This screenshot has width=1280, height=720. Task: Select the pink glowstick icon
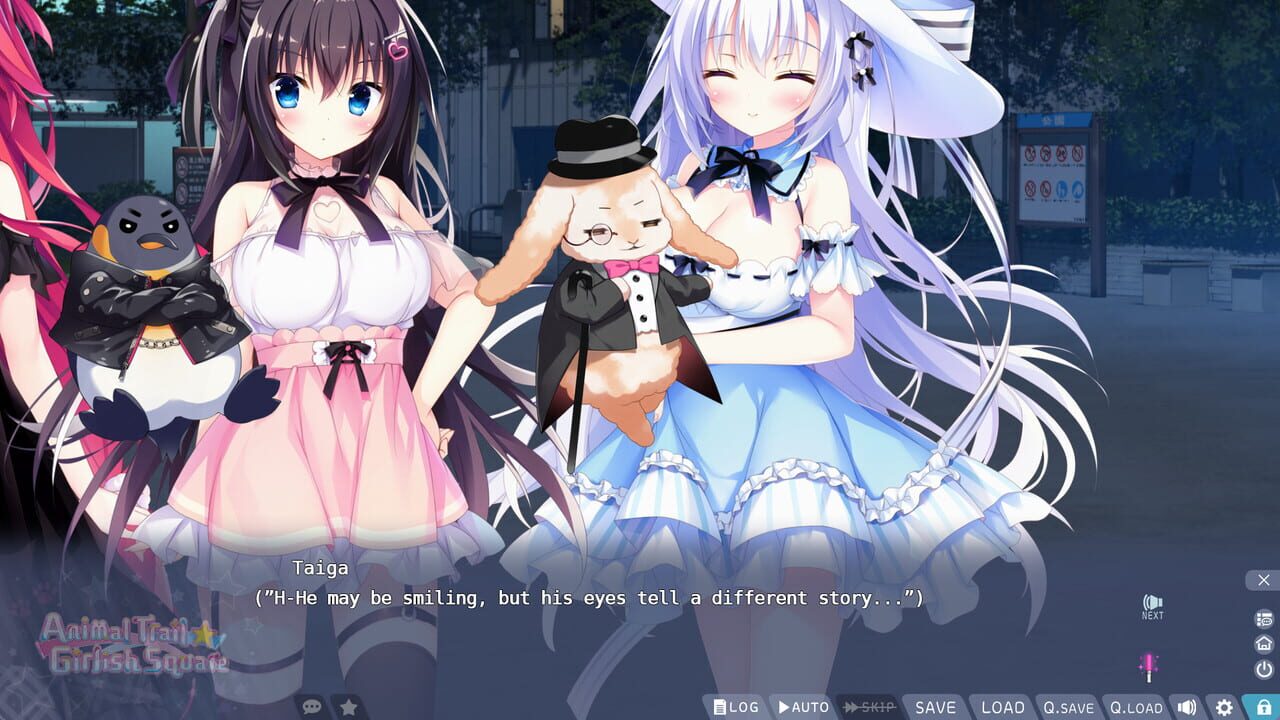tap(1149, 663)
